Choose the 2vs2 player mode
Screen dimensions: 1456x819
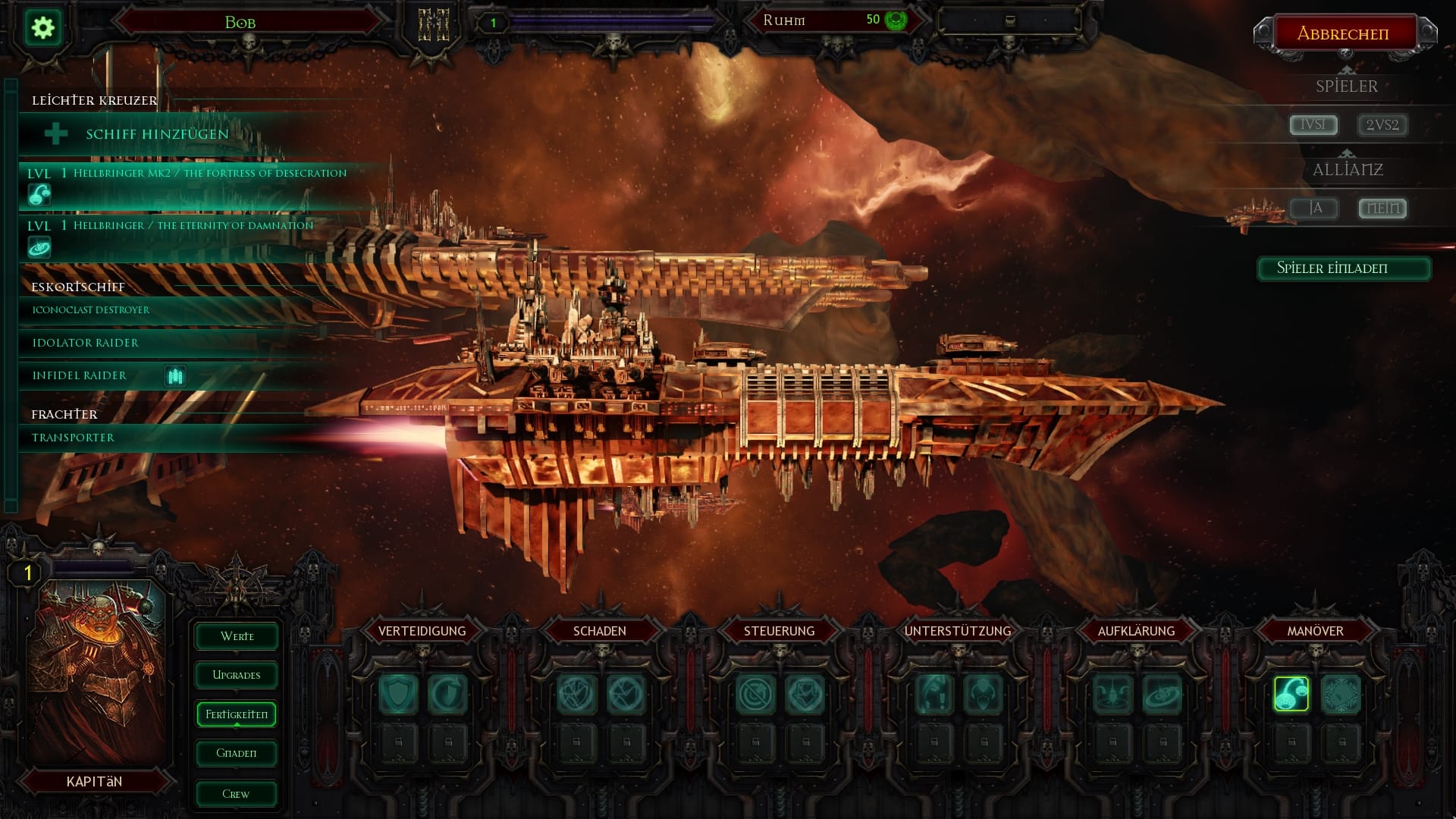(x=1382, y=124)
